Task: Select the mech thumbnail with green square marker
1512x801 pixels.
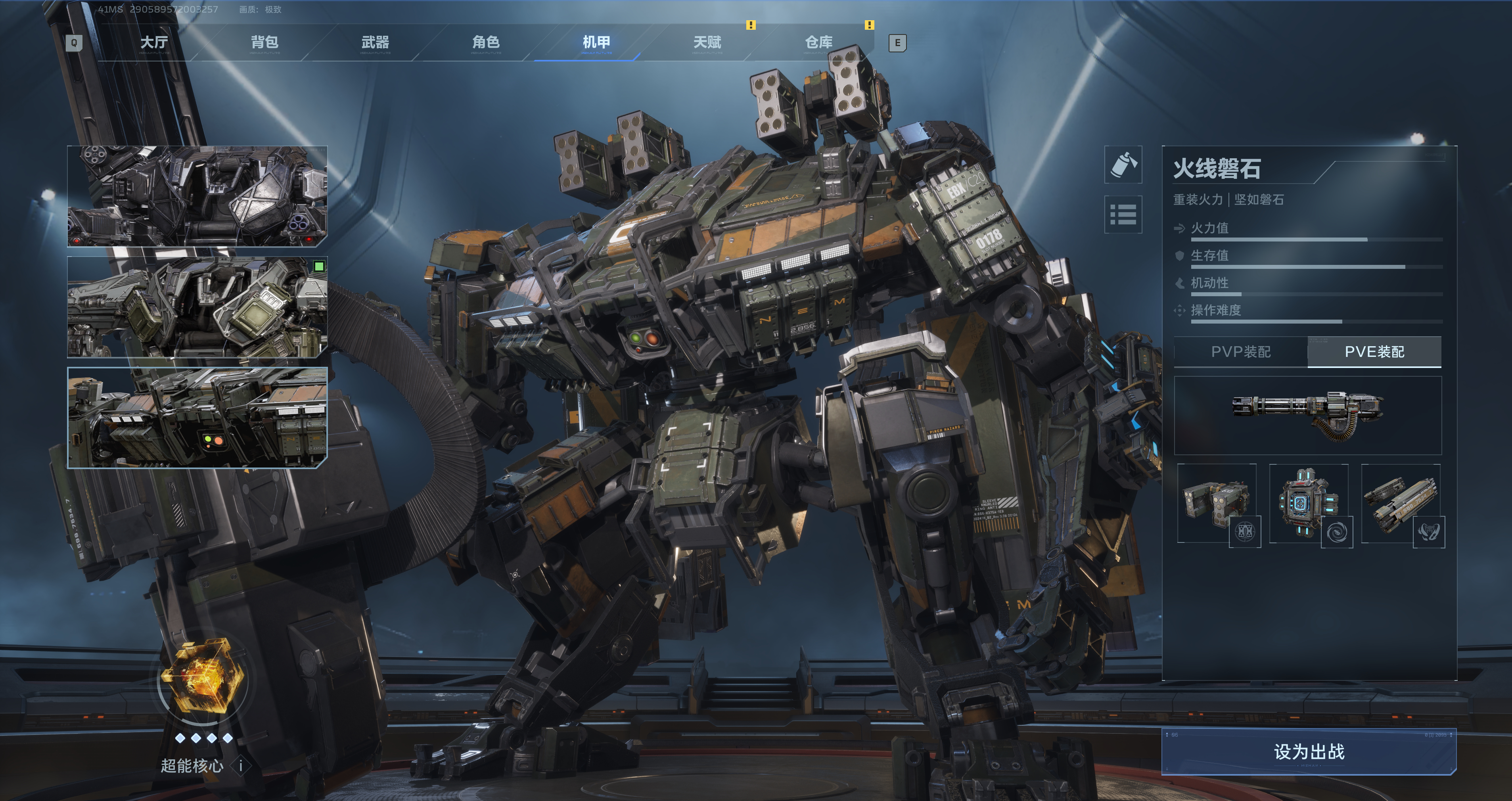Action: pos(197,307)
